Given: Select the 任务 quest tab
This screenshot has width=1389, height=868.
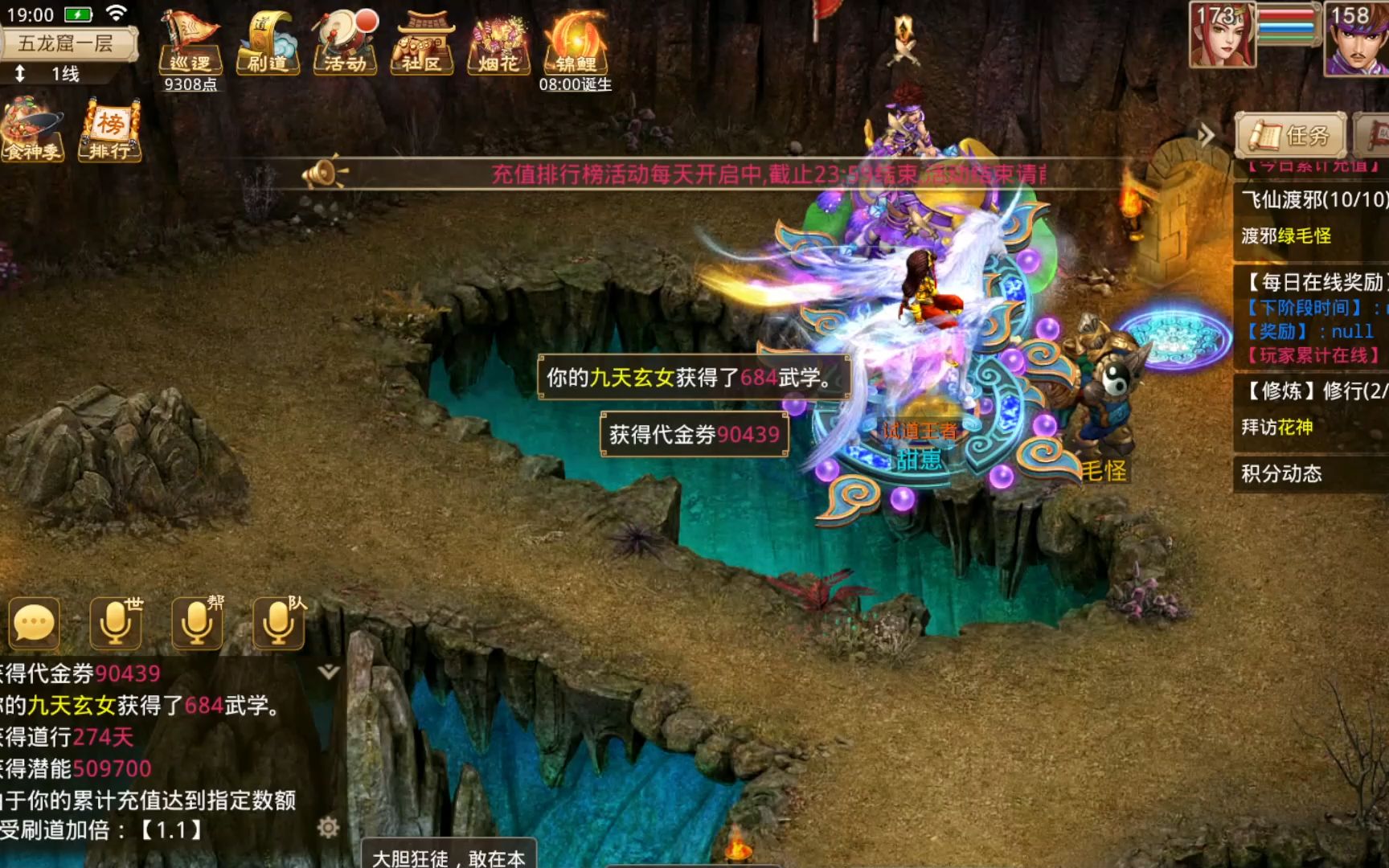Looking at the screenshot, I should pos(1291,135).
